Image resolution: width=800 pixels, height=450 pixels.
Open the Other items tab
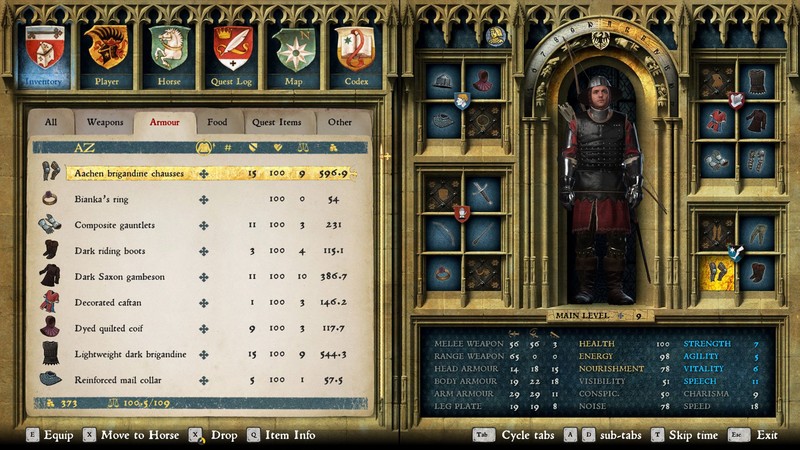point(340,122)
